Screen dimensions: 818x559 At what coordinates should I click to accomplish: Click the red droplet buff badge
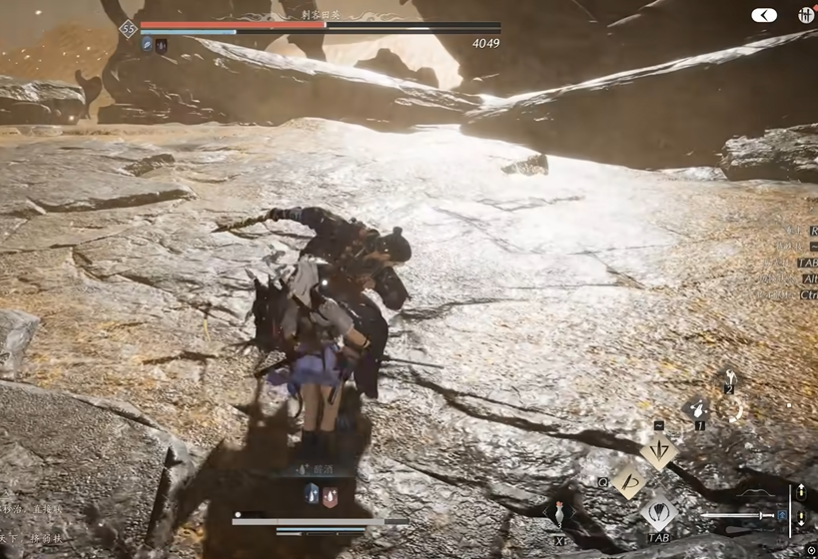pyautogui.click(x=330, y=493)
